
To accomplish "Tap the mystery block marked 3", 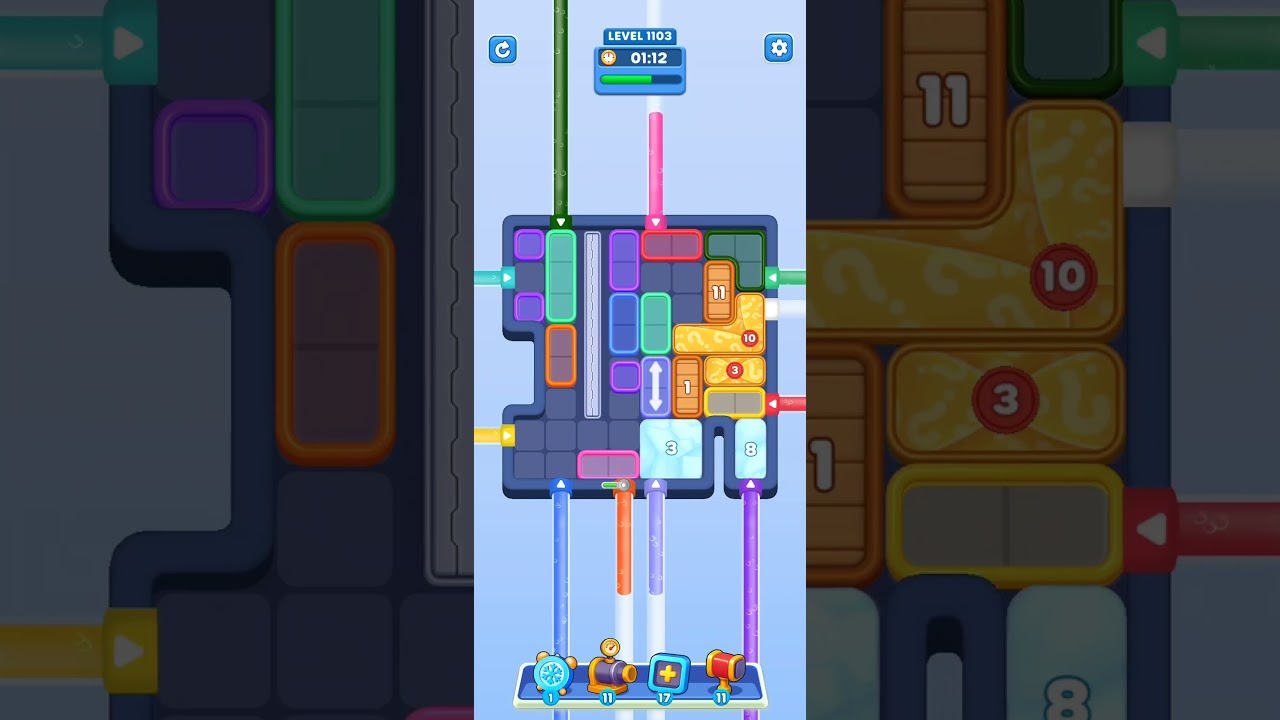I will (x=733, y=371).
